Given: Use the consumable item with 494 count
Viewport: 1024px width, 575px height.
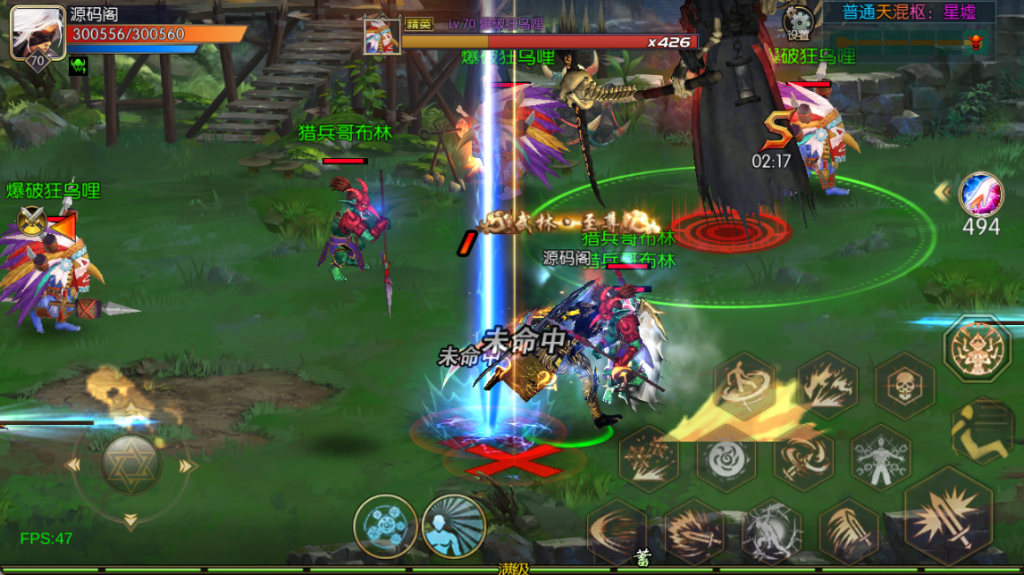Looking at the screenshot, I should (980, 194).
